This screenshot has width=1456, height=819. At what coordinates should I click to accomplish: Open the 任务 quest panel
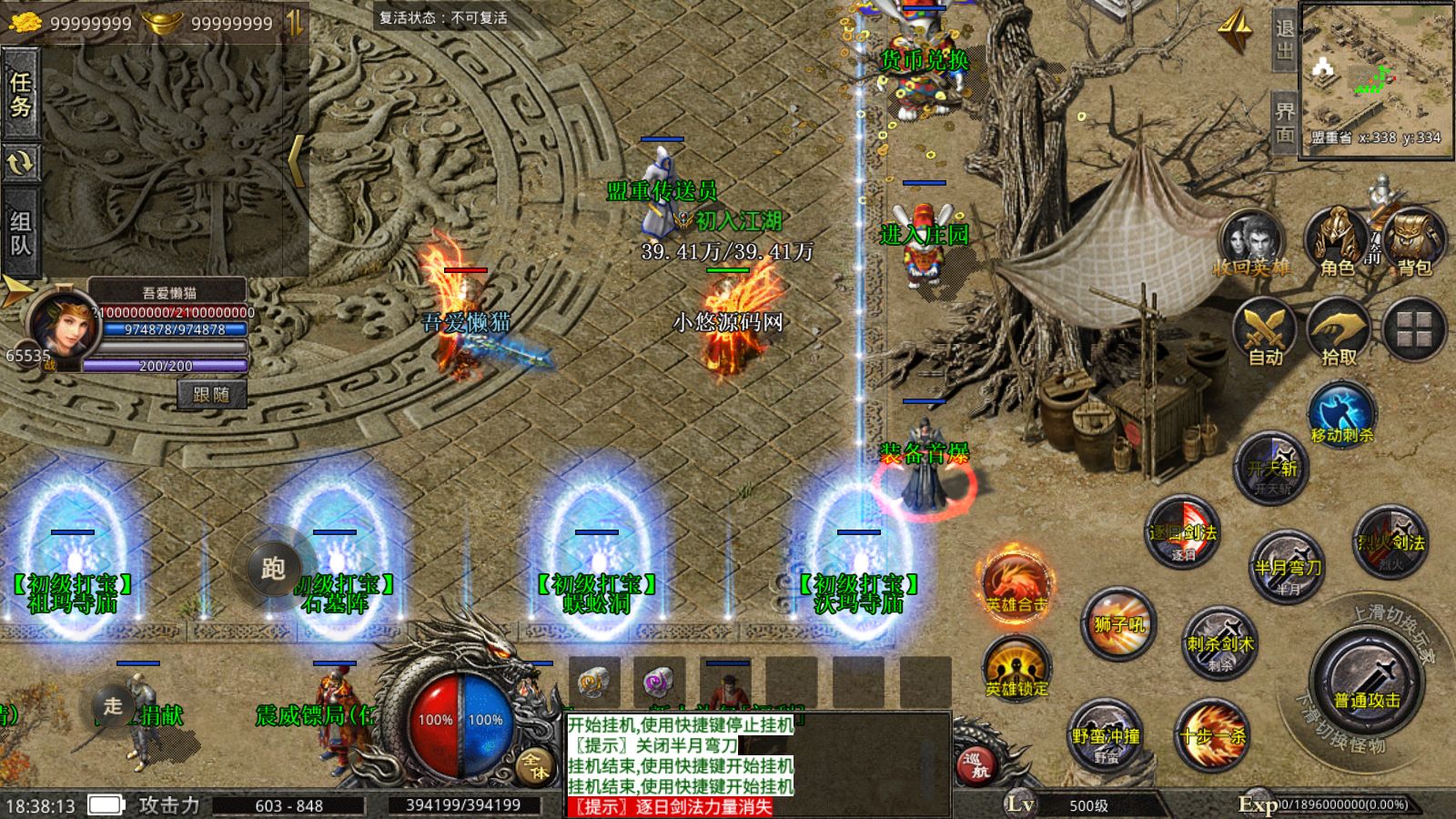click(20, 95)
